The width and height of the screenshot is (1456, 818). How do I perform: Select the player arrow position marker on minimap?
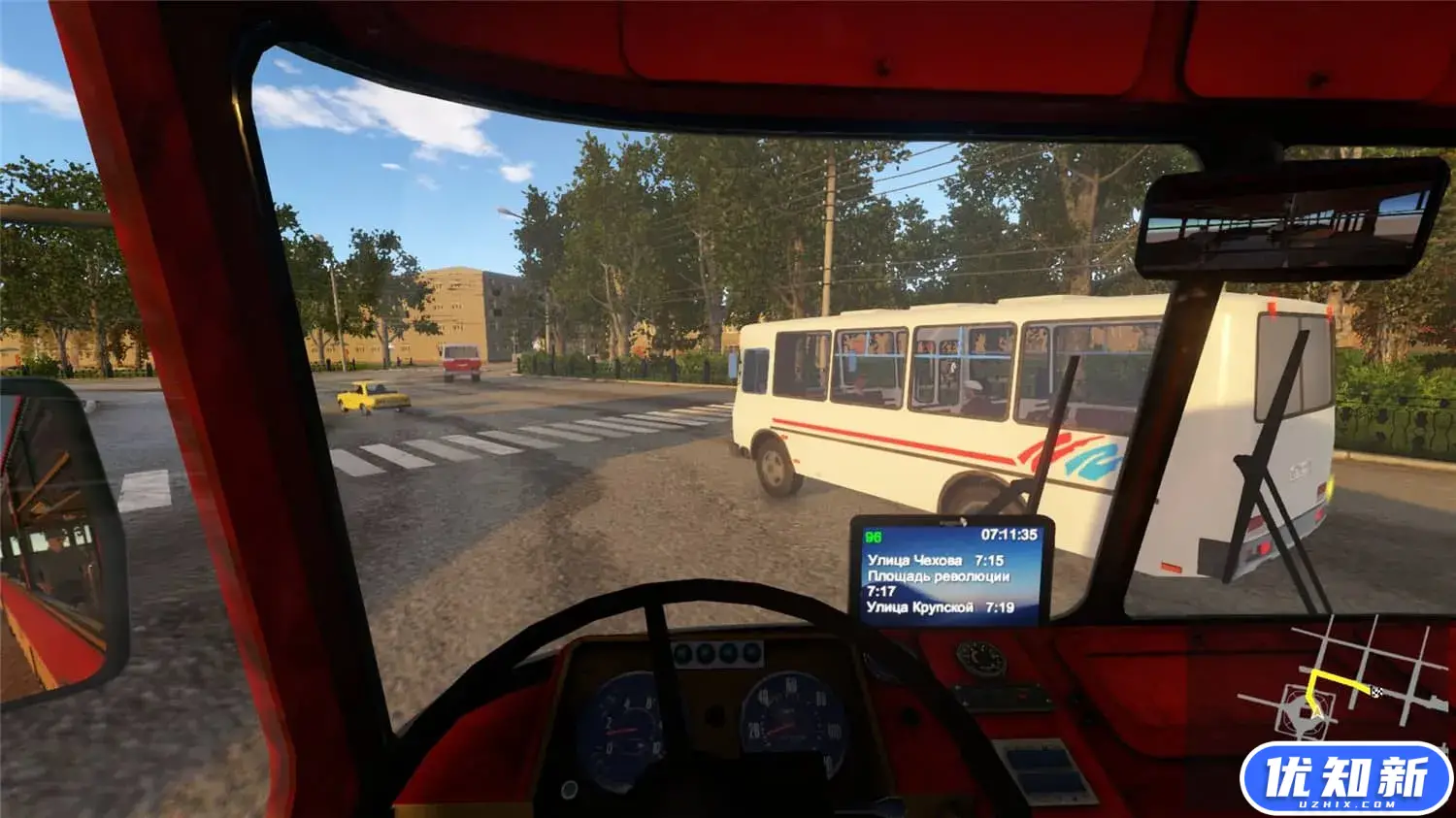click(x=1316, y=714)
